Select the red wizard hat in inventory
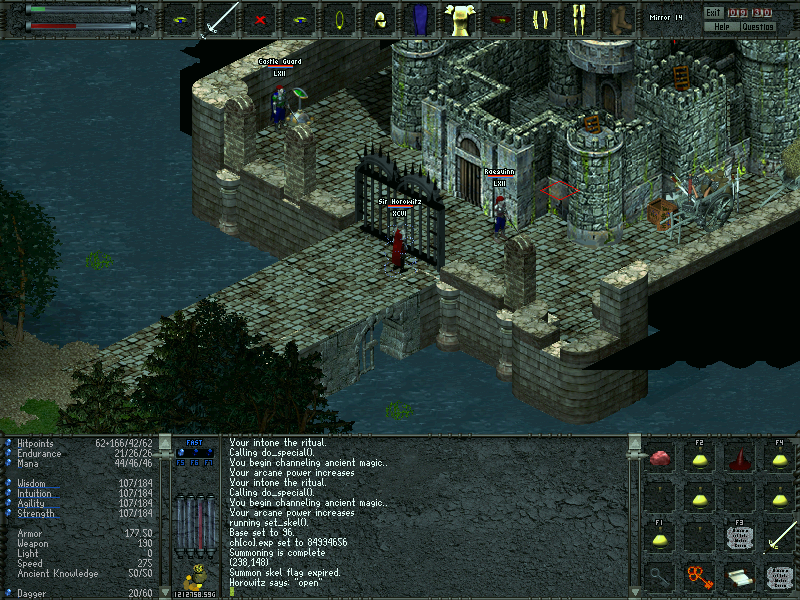Image resolution: width=800 pixels, height=600 pixels. (x=739, y=459)
